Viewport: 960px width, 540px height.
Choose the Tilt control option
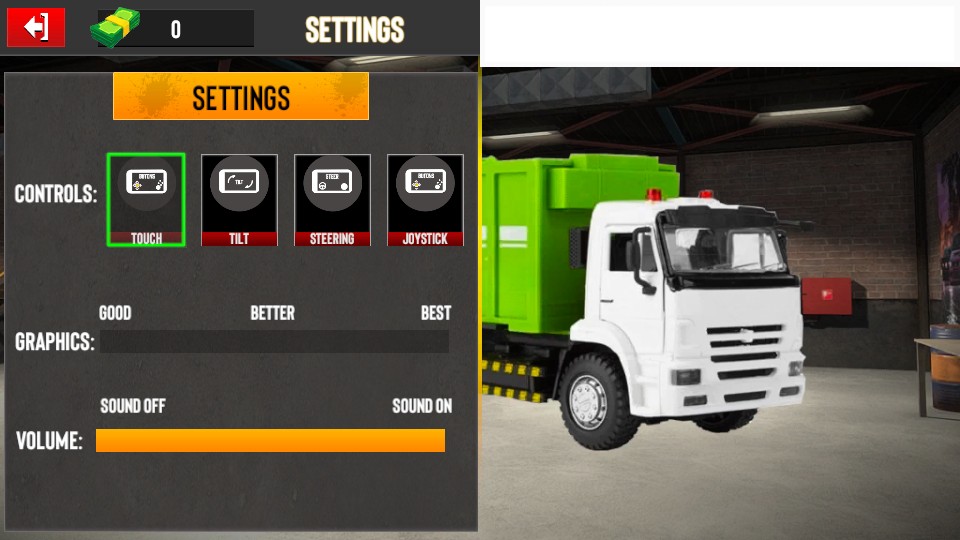point(239,199)
